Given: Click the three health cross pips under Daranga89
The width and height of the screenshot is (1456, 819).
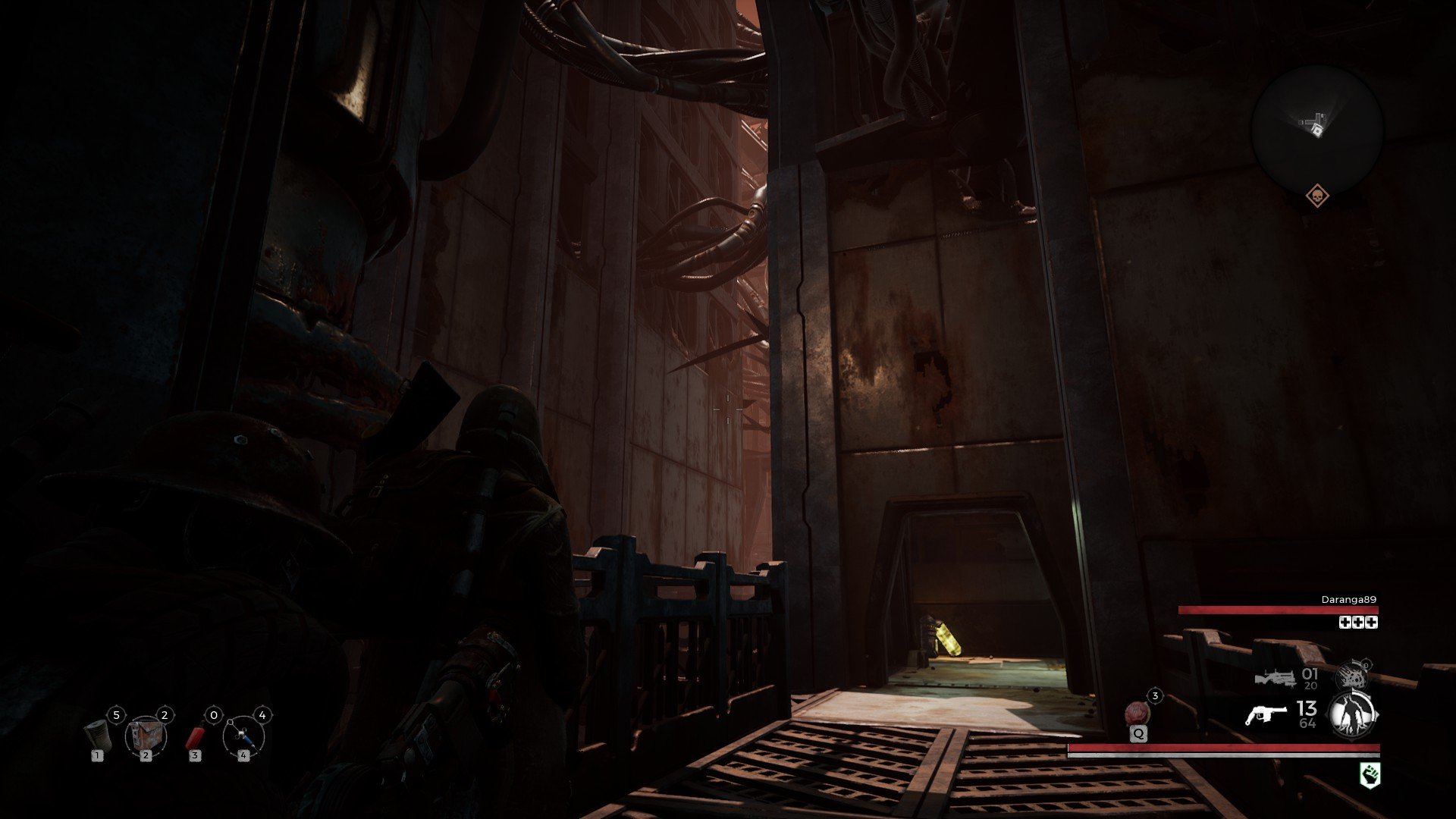Looking at the screenshot, I should 1357,623.
